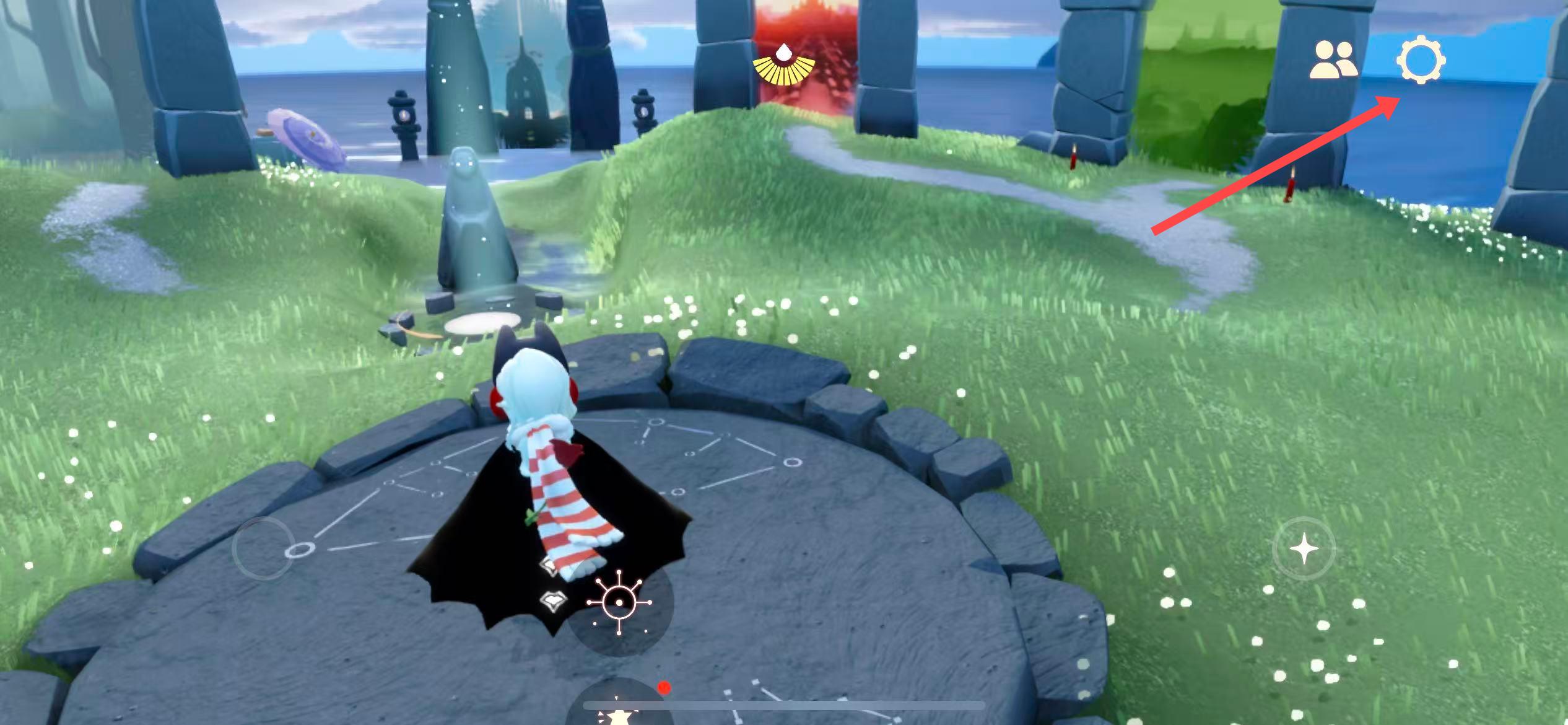Open the settings gear menu
The image size is (1568, 725).
[x=1421, y=61]
